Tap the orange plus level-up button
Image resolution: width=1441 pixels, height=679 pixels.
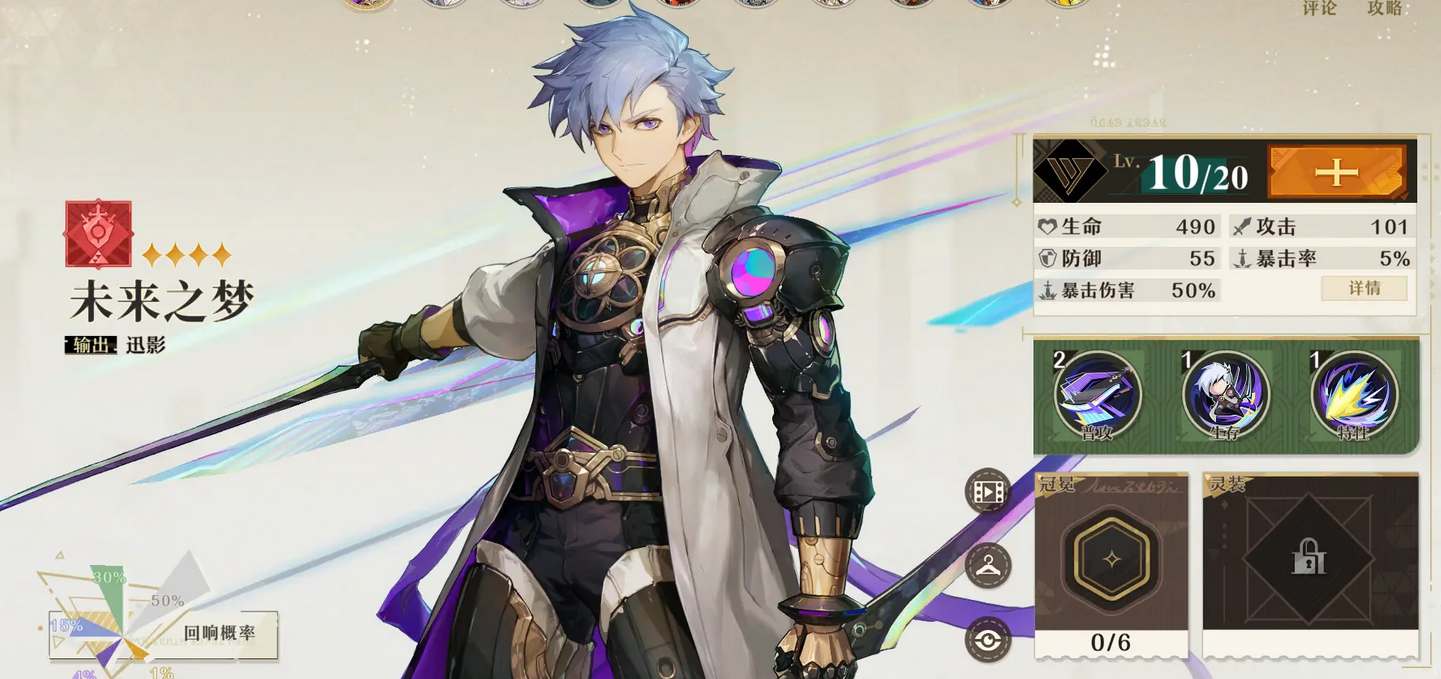1336,172
